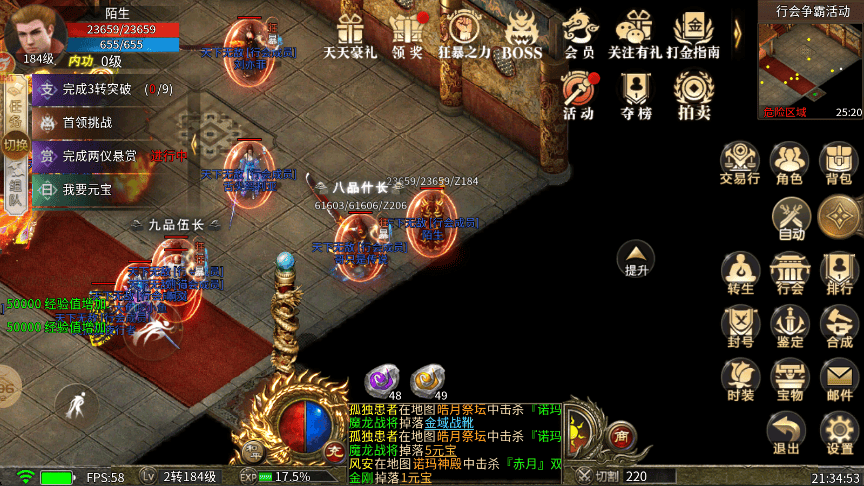Image resolution: width=864 pixels, height=486 pixels.
Task: Claim rewards via the 领奖 icon
Action: pos(407,33)
